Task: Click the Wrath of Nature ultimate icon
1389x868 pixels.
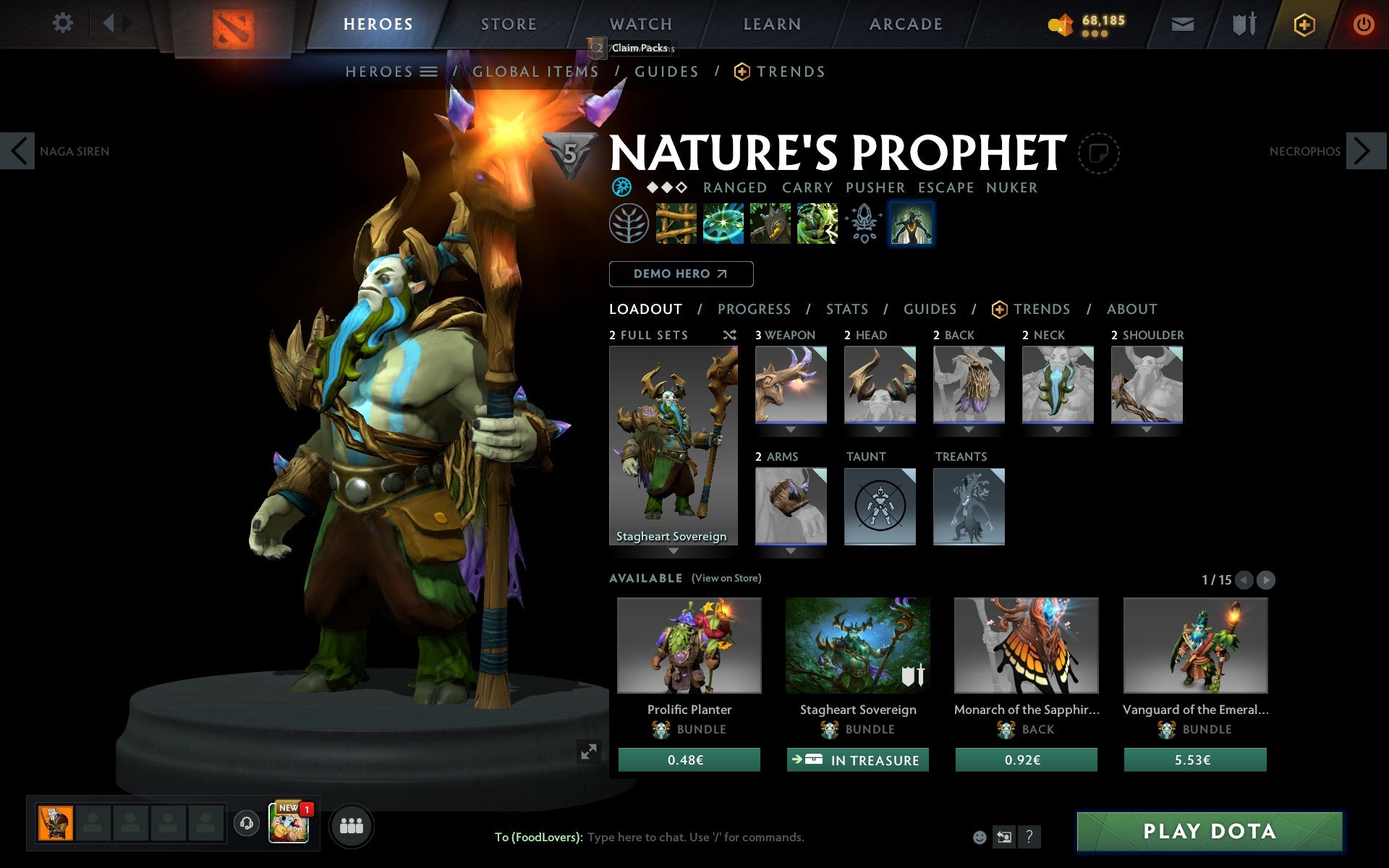Action: 817,224
